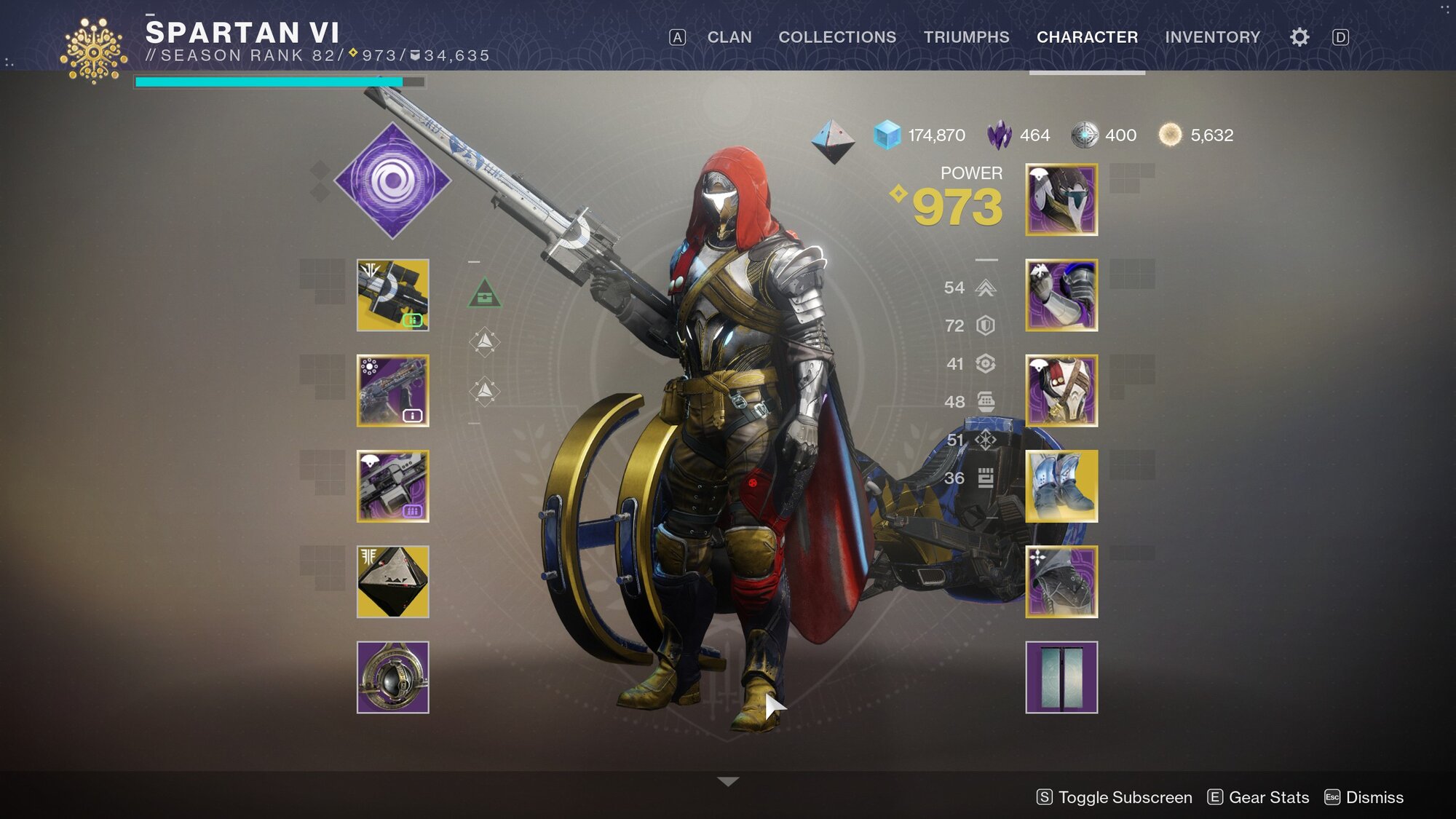Open the black diamond Ghost shell slot
The height and width of the screenshot is (819, 1456).
(392, 582)
